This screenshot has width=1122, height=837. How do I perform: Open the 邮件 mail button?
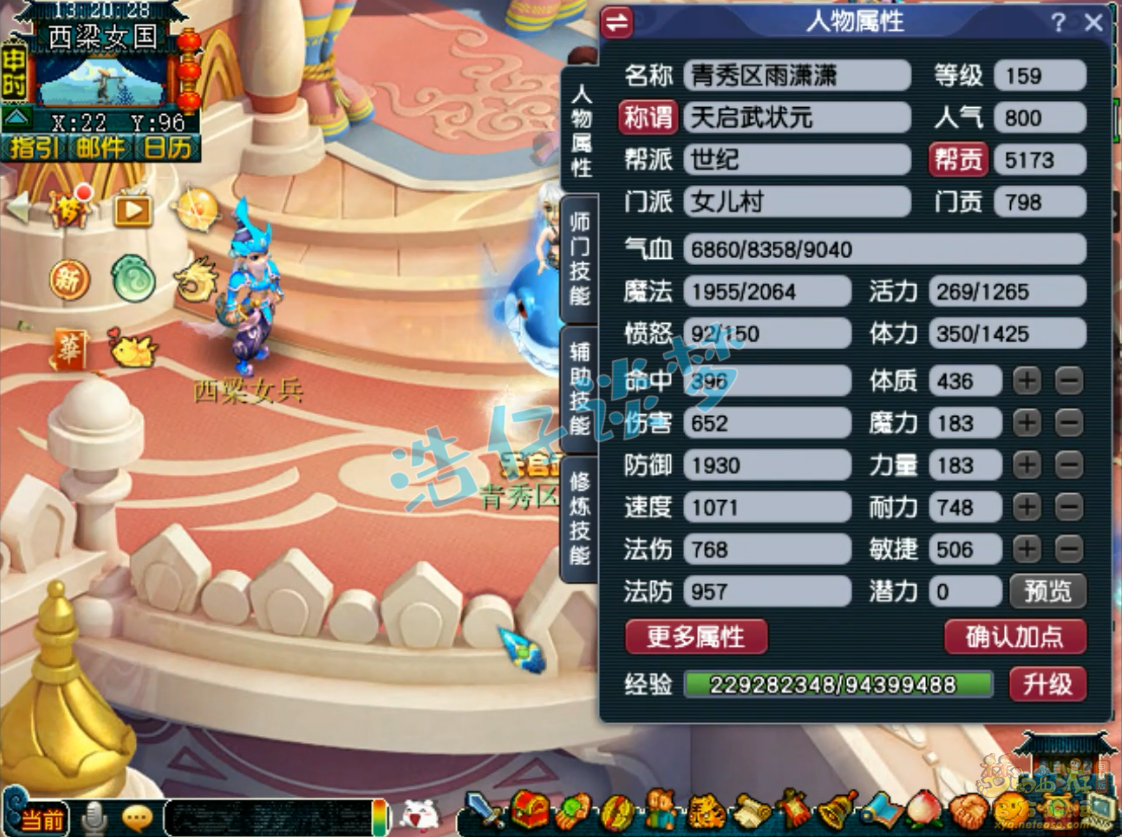pyautogui.click(x=101, y=148)
